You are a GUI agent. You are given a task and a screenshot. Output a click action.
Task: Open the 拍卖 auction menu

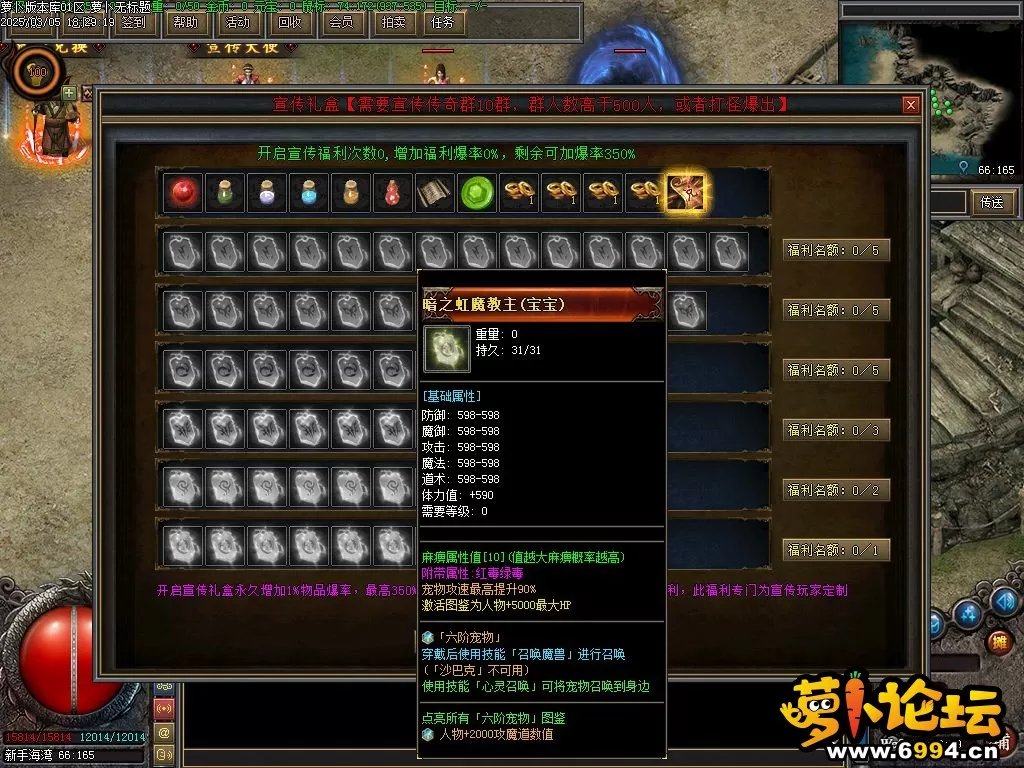[393, 22]
